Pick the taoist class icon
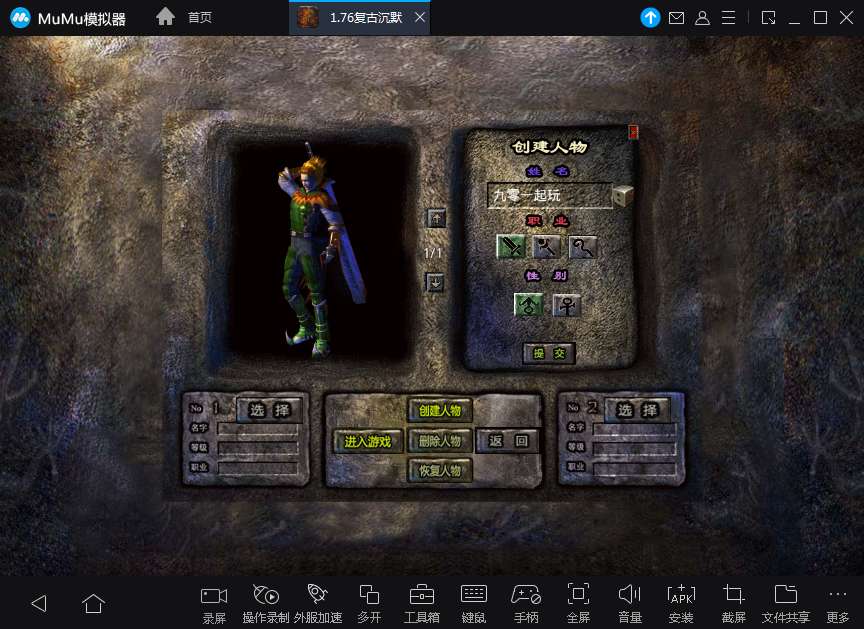864x629 pixels. pos(583,247)
